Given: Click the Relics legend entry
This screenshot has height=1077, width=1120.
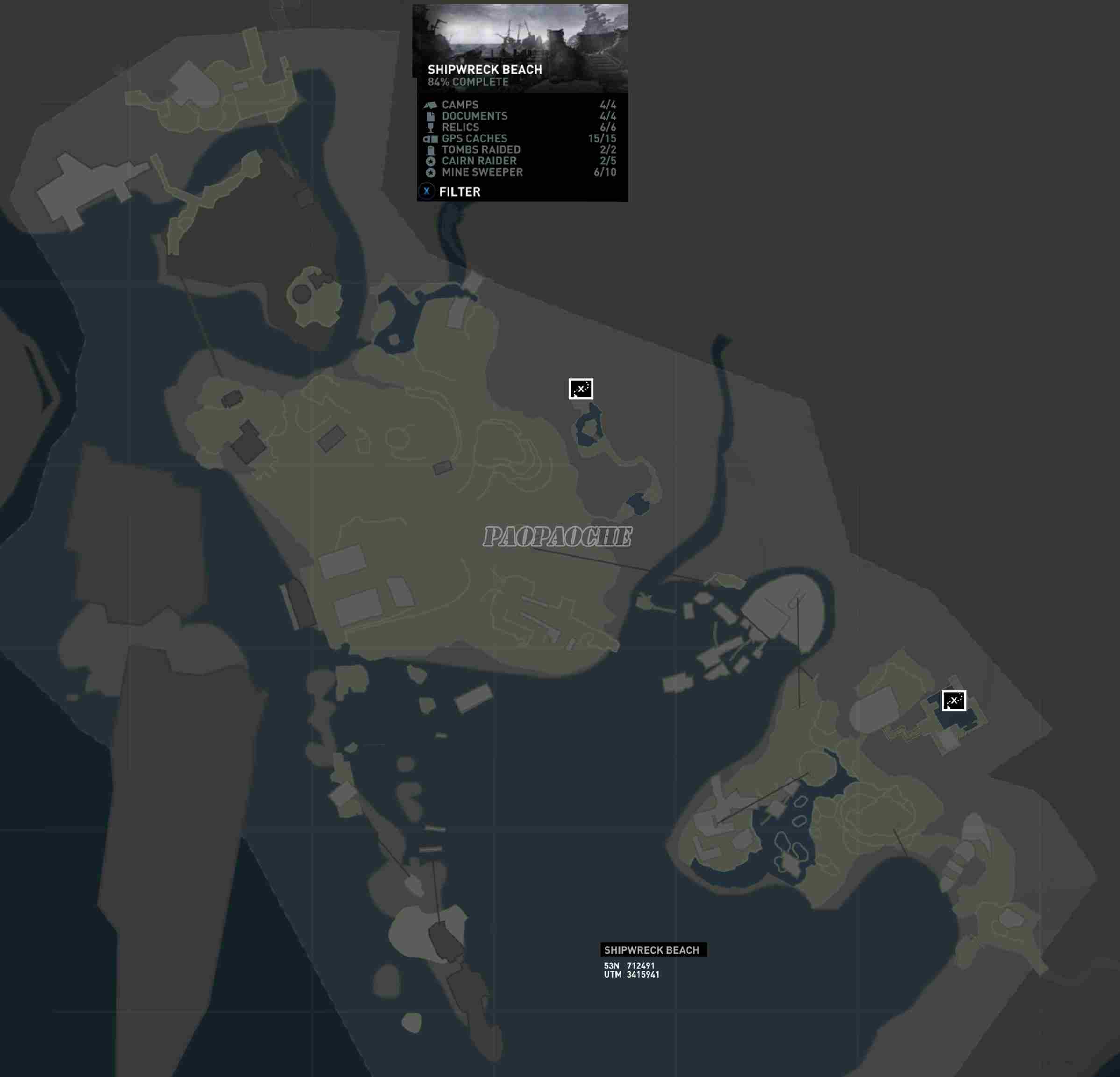Looking at the screenshot, I should (x=520, y=128).
